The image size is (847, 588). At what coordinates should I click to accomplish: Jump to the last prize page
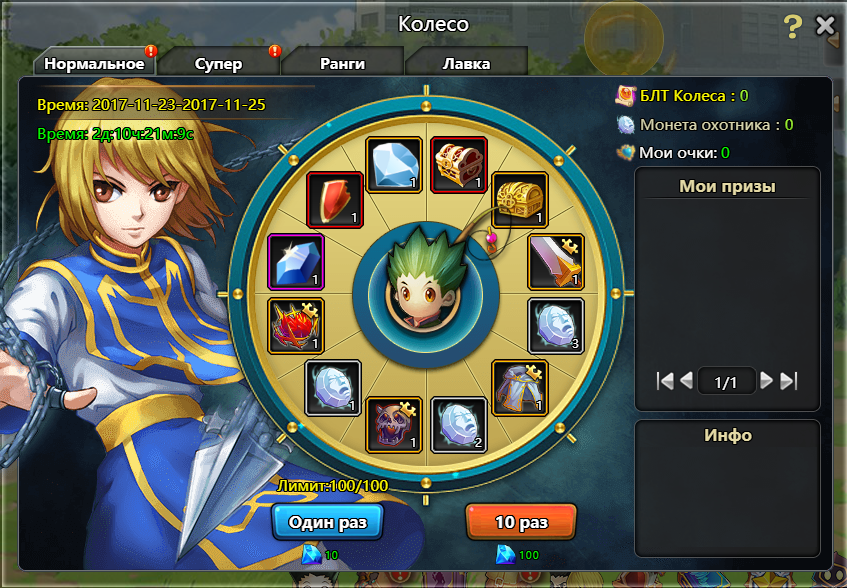788,381
